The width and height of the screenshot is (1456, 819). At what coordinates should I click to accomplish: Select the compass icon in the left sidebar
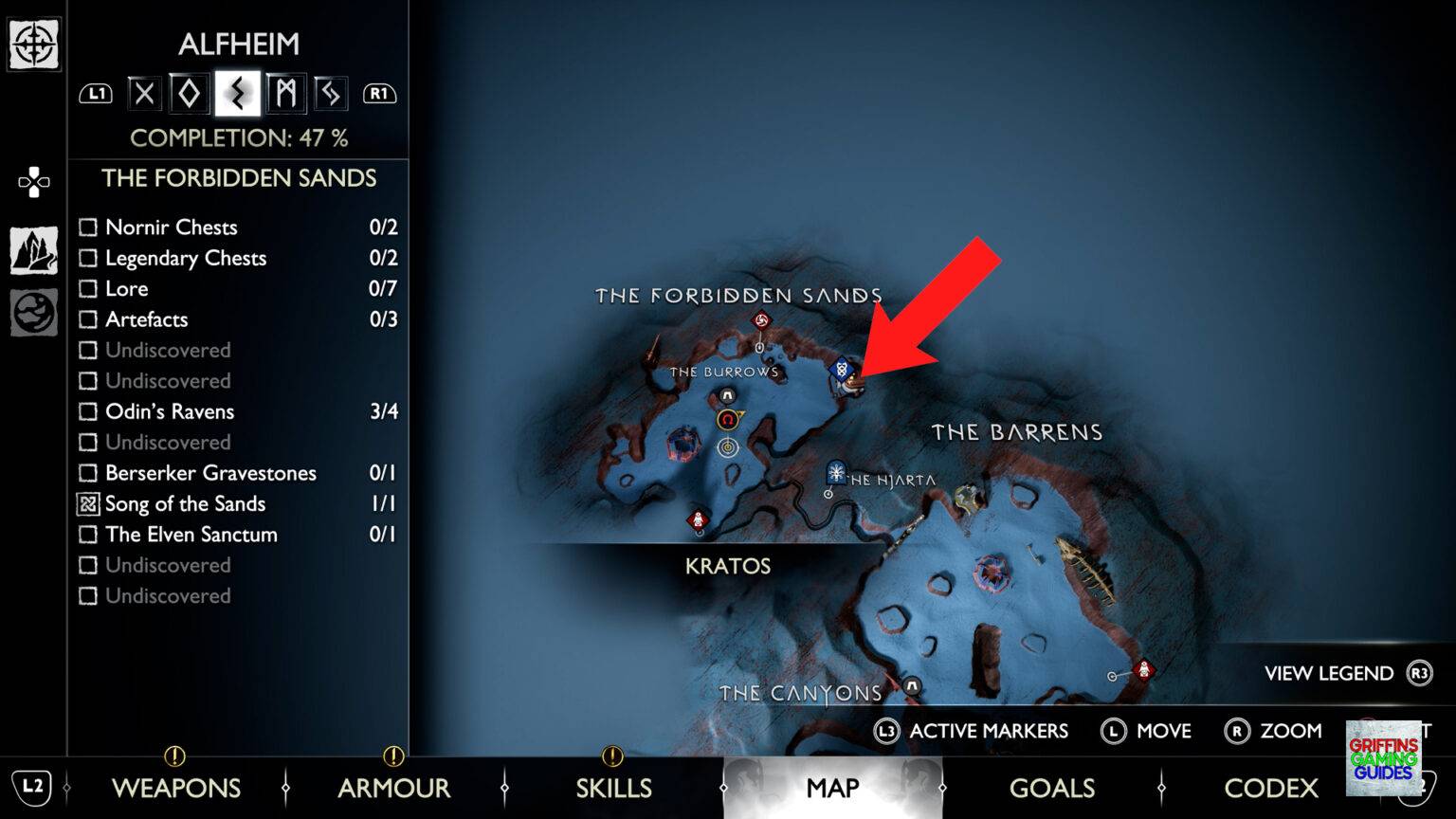pos(32,43)
